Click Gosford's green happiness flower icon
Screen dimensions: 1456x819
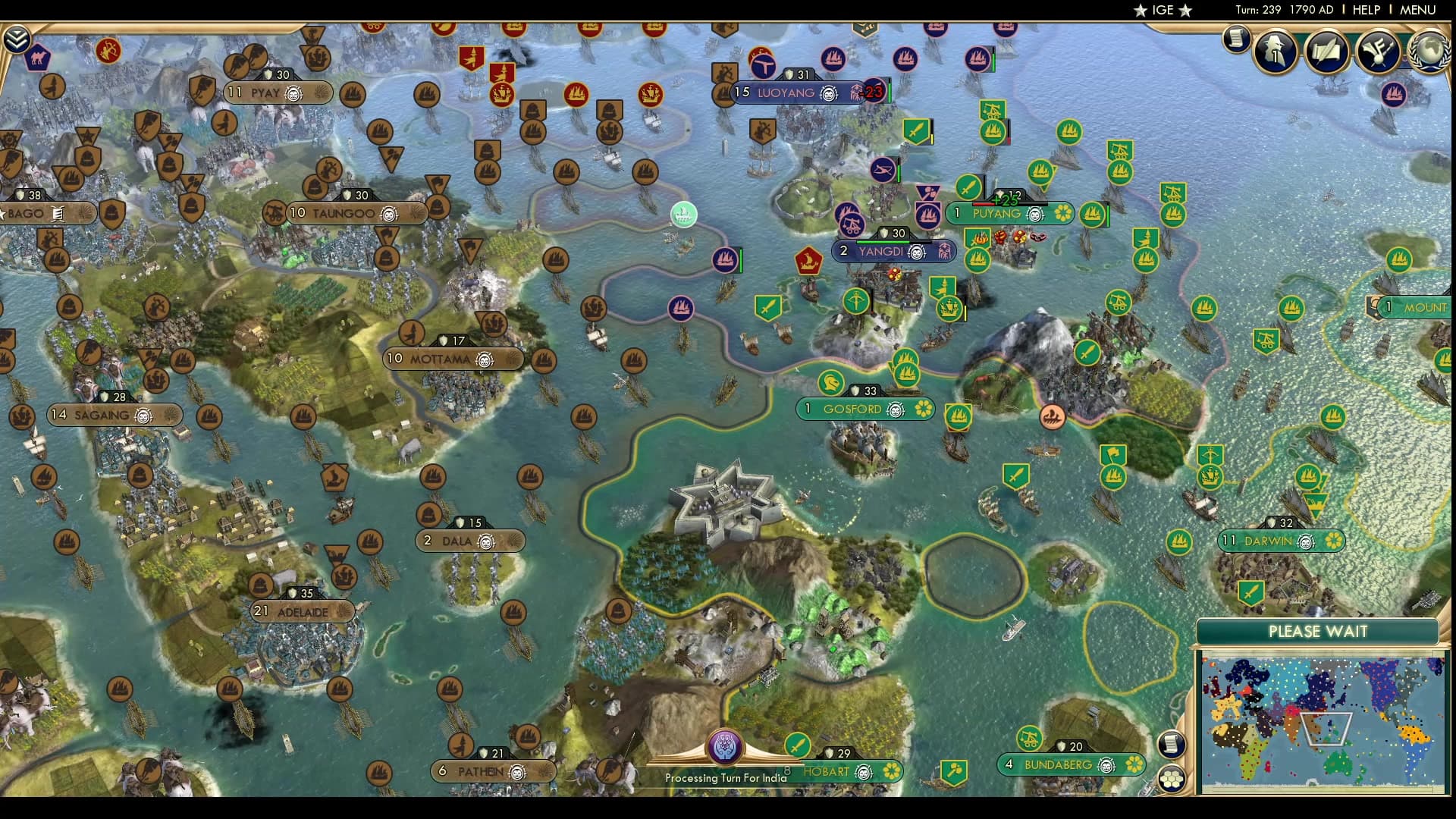[922, 409]
